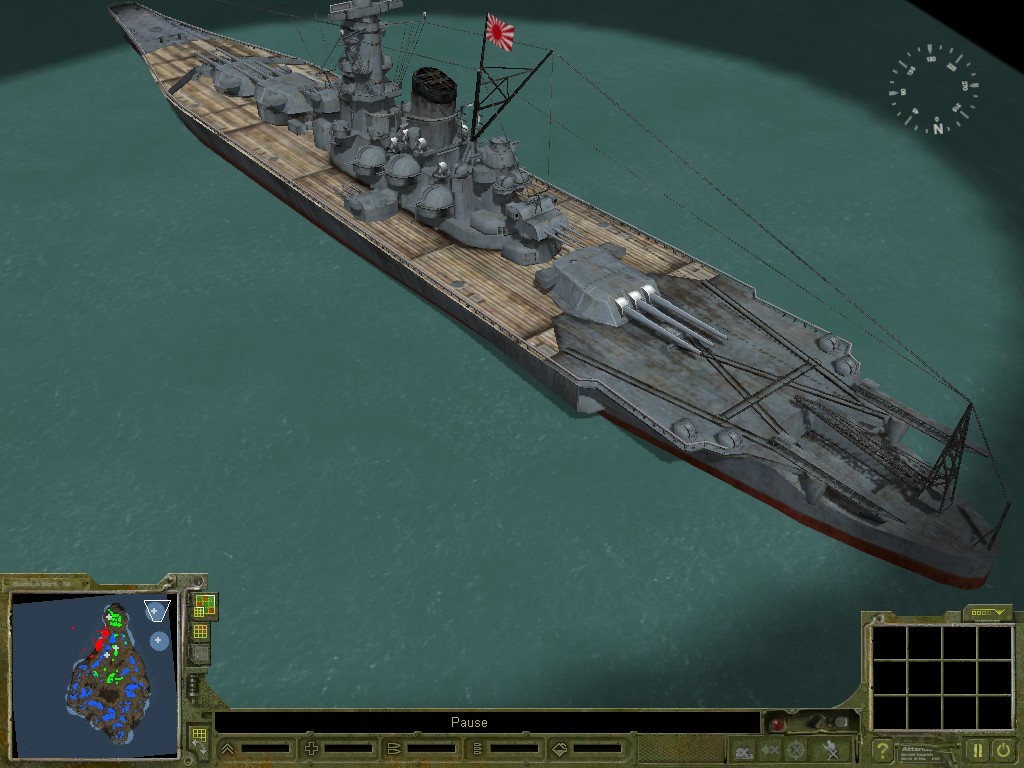Click the bullet ammunition icon

(x=393, y=748)
